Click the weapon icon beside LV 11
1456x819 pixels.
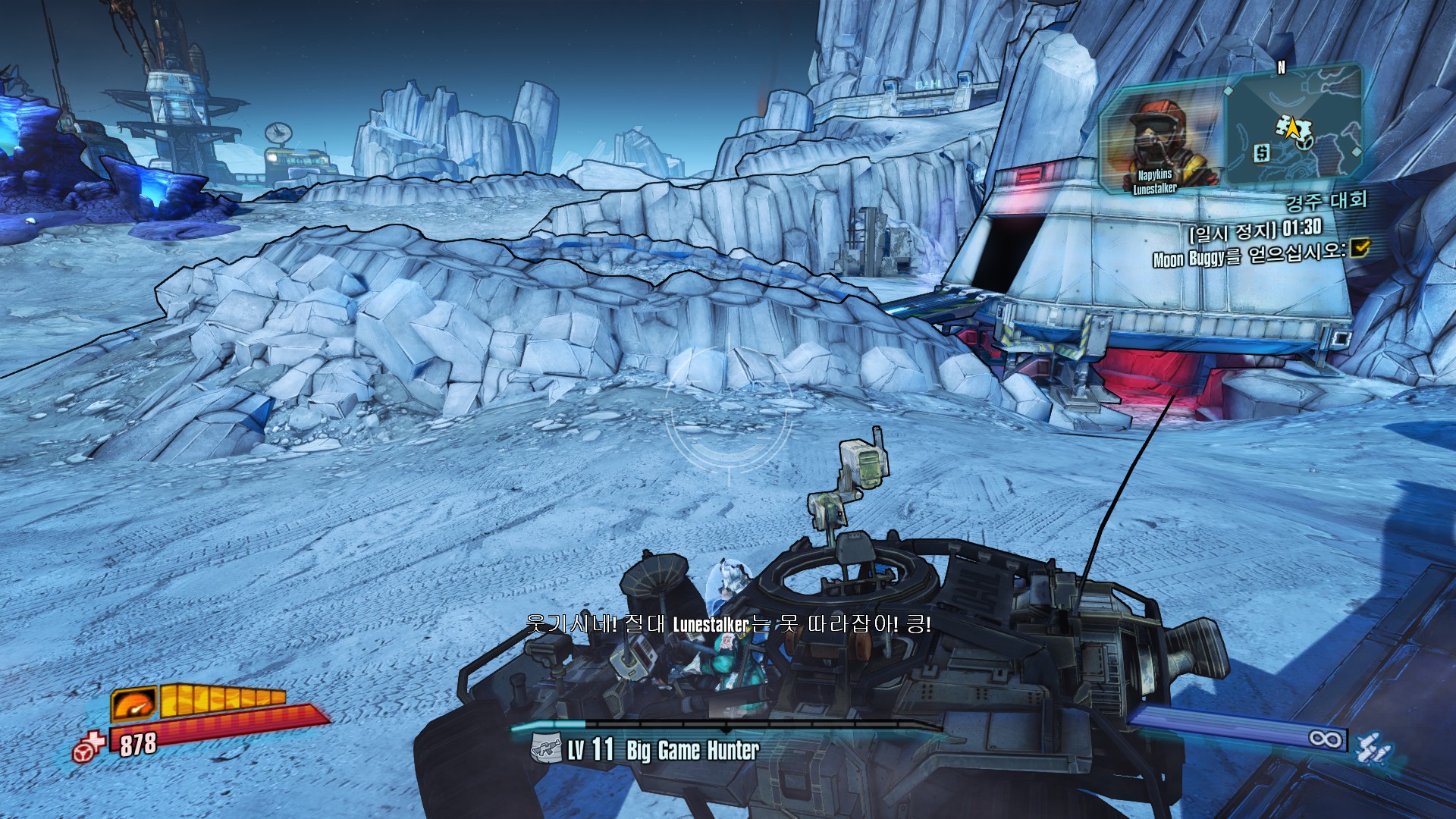[546, 749]
